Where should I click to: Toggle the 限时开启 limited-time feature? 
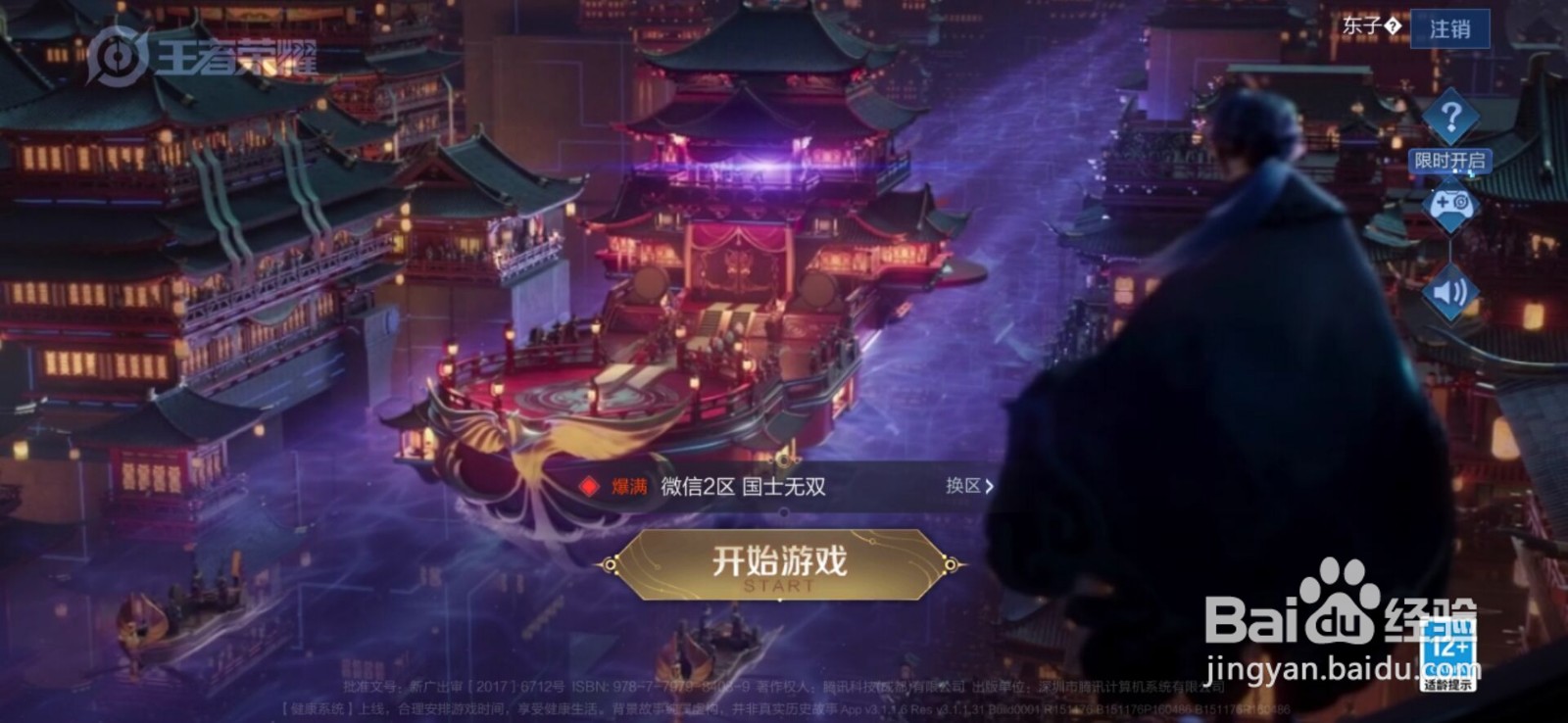point(1448,162)
